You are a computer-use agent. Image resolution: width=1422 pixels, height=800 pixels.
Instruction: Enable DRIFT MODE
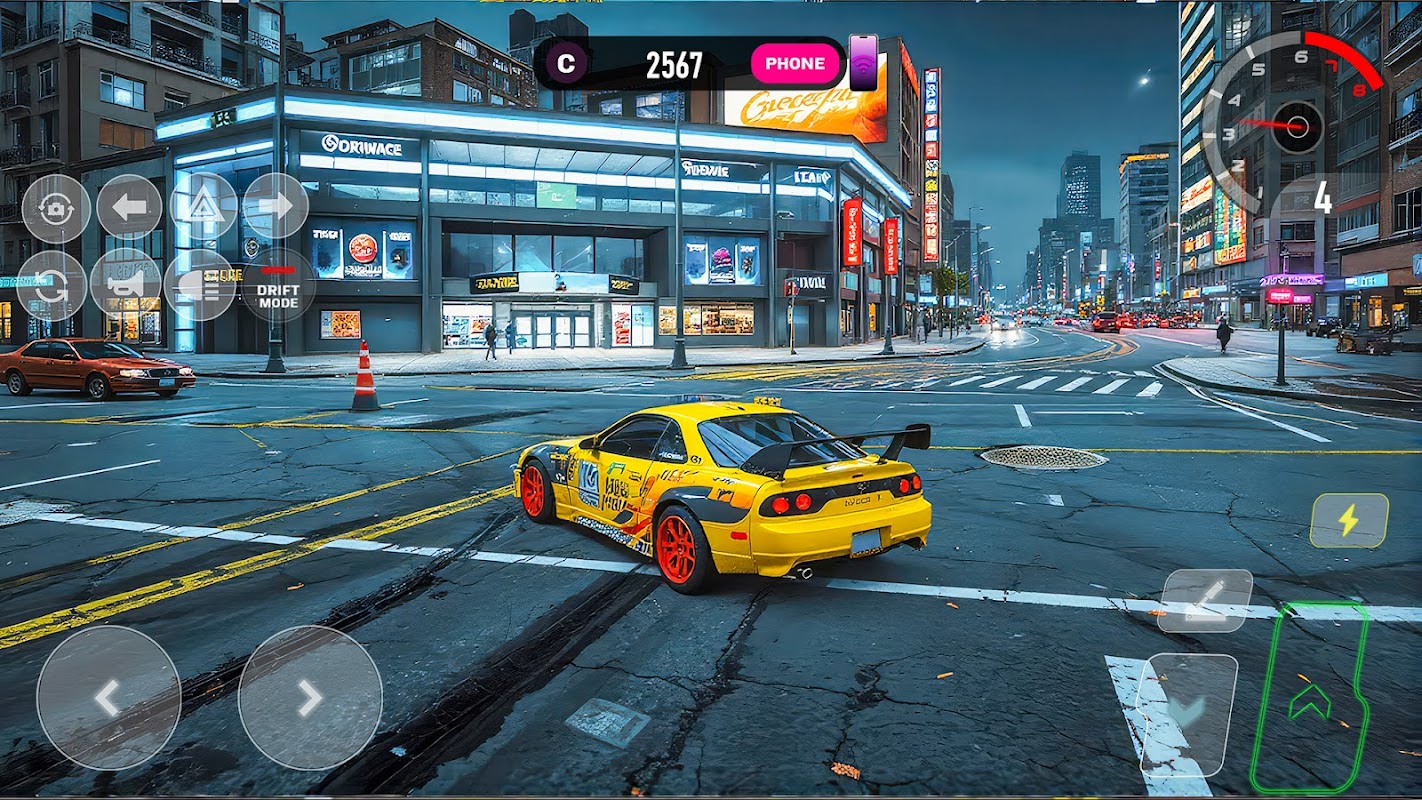click(277, 286)
